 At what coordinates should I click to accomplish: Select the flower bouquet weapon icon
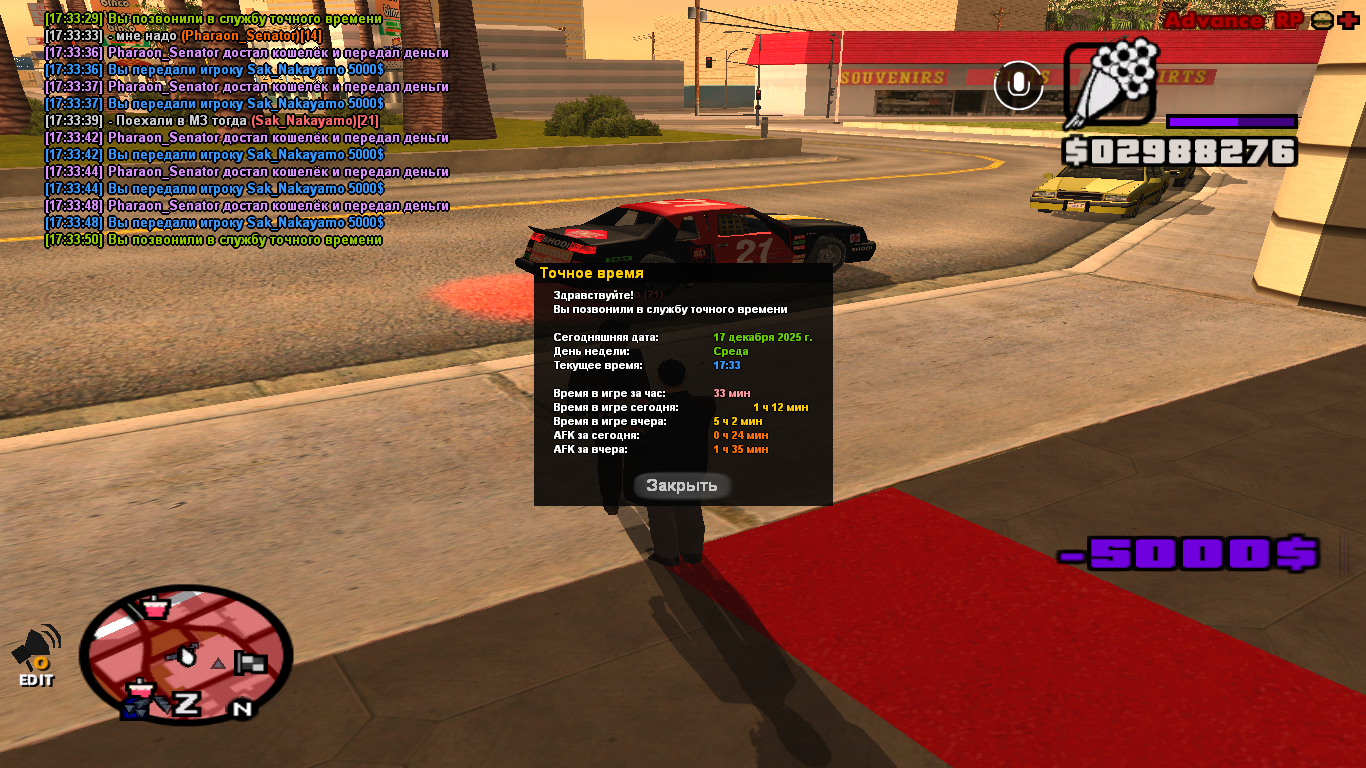coord(1111,85)
